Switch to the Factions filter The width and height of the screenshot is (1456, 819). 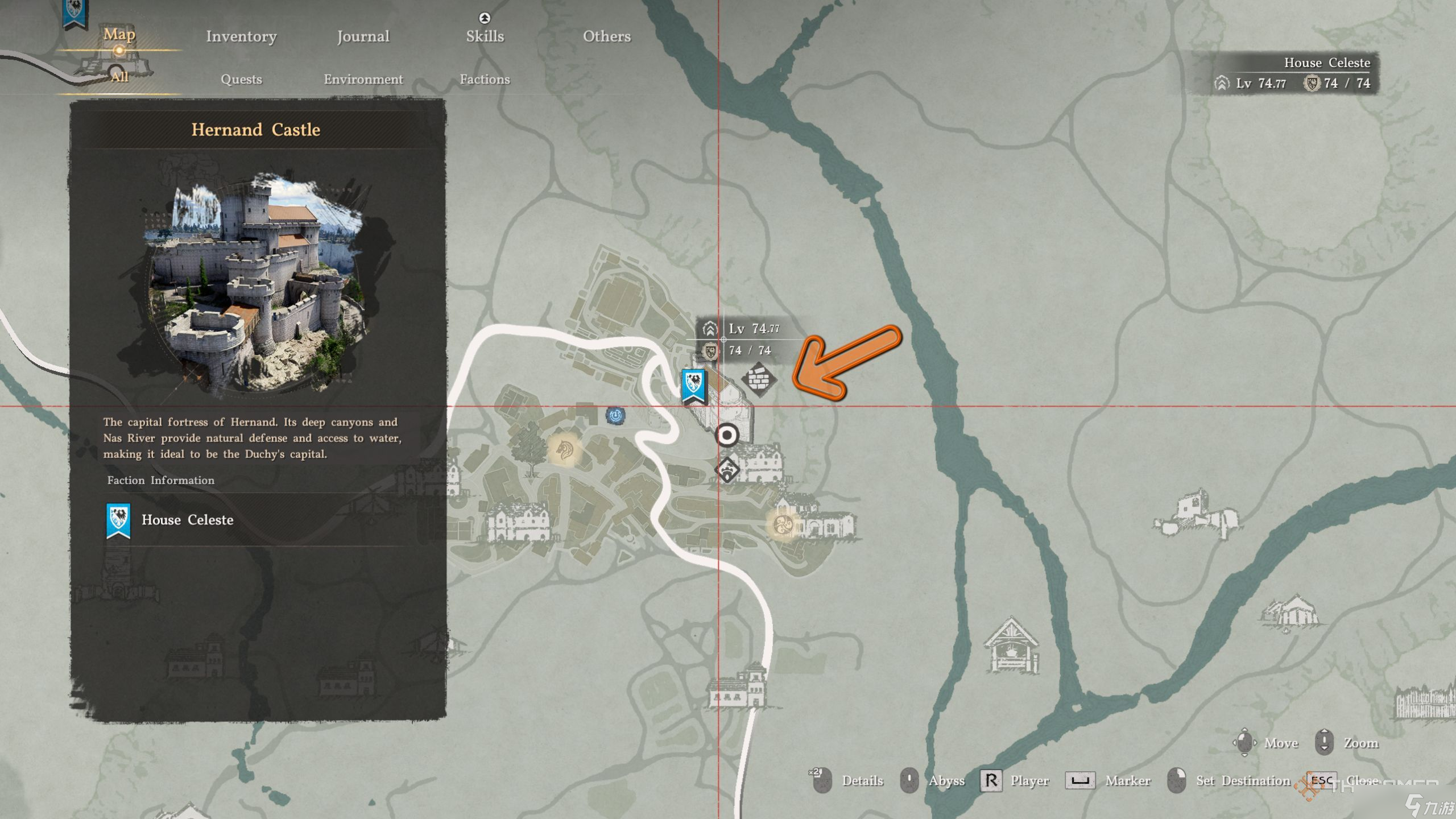coord(485,79)
